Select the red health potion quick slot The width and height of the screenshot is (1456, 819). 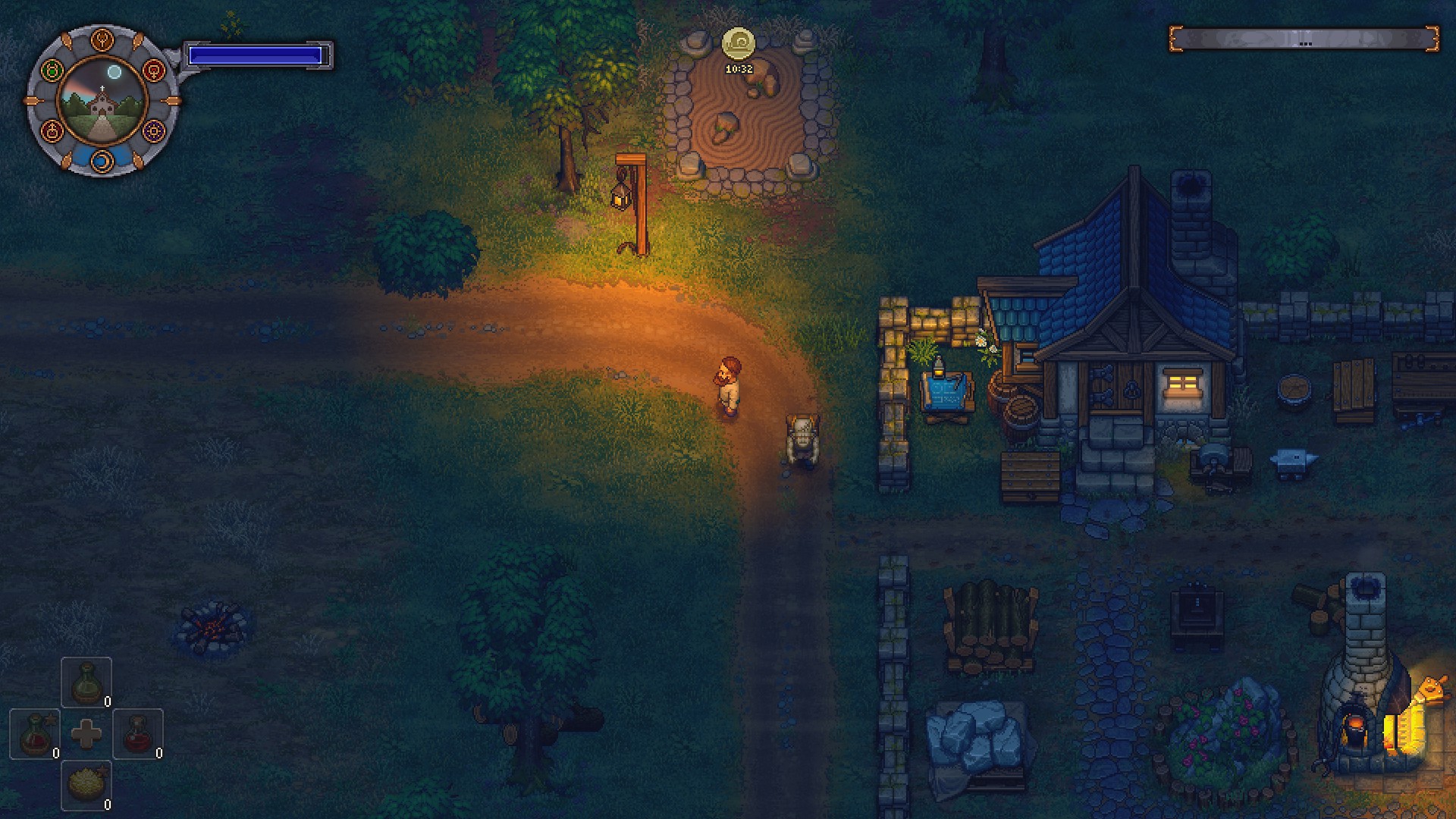138,734
